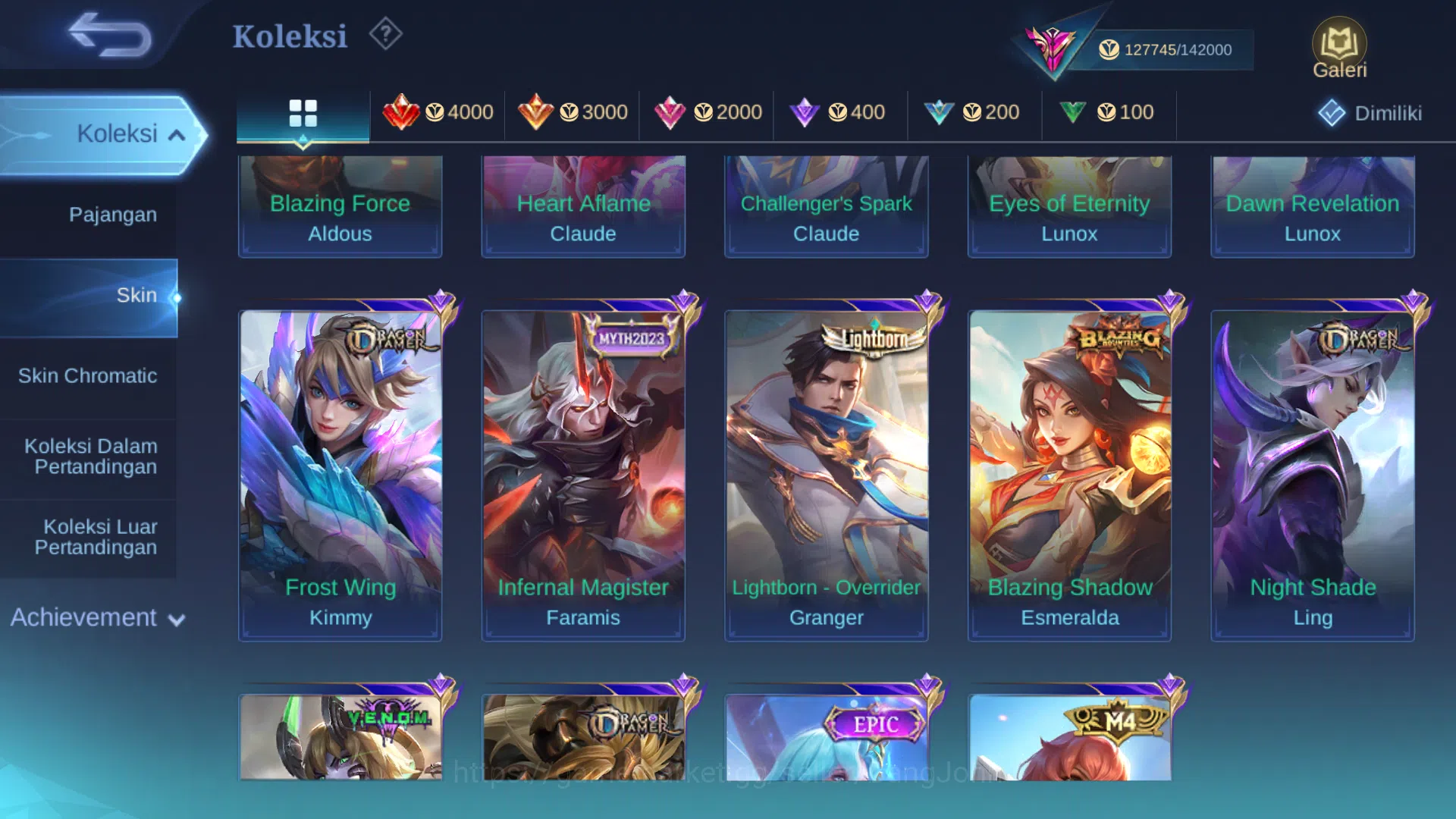1456x819 pixels.
Task: Open the Galeri icon
Action: click(1339, 45)
